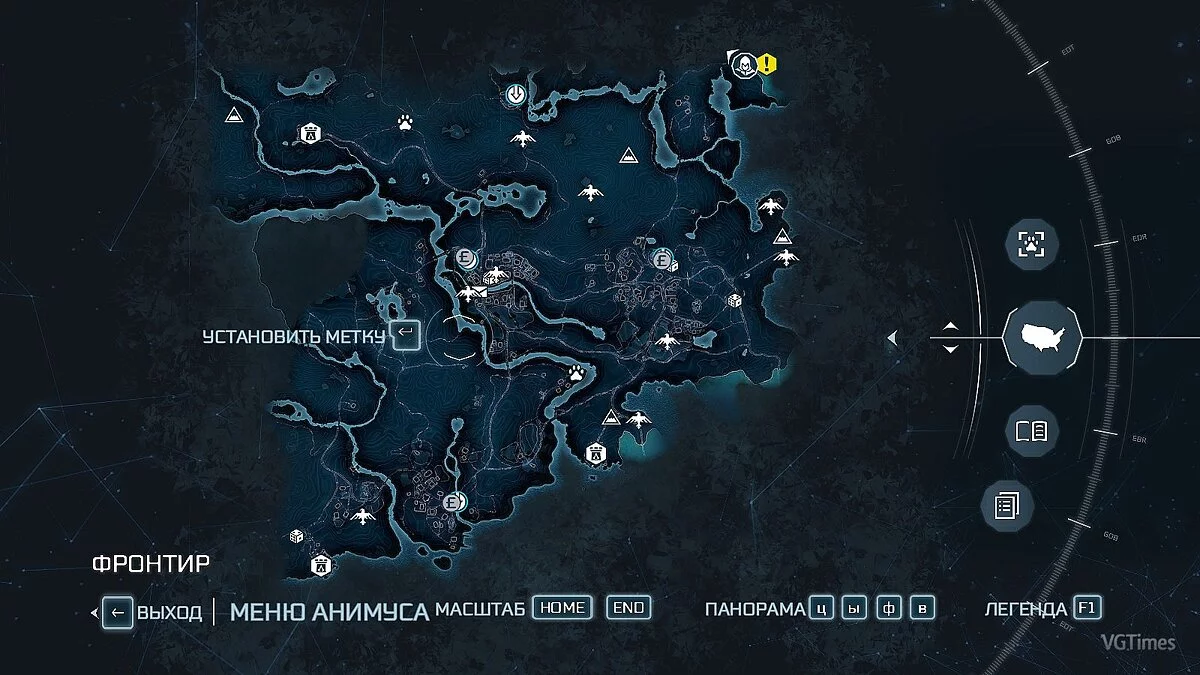The height and width of the screenshot is (675, 1200).
Task: Click the left-pointing collapse arrow beside sidebar
Action: tap(892, 340)
